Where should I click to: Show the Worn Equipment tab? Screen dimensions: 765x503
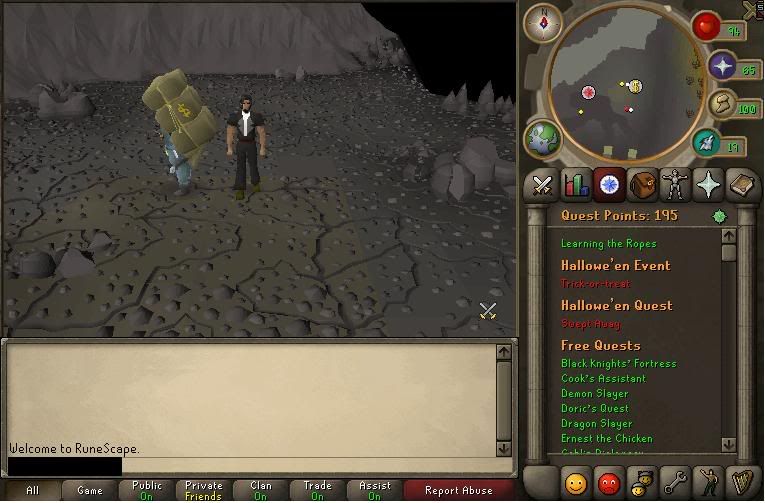(x=675, y=184)
